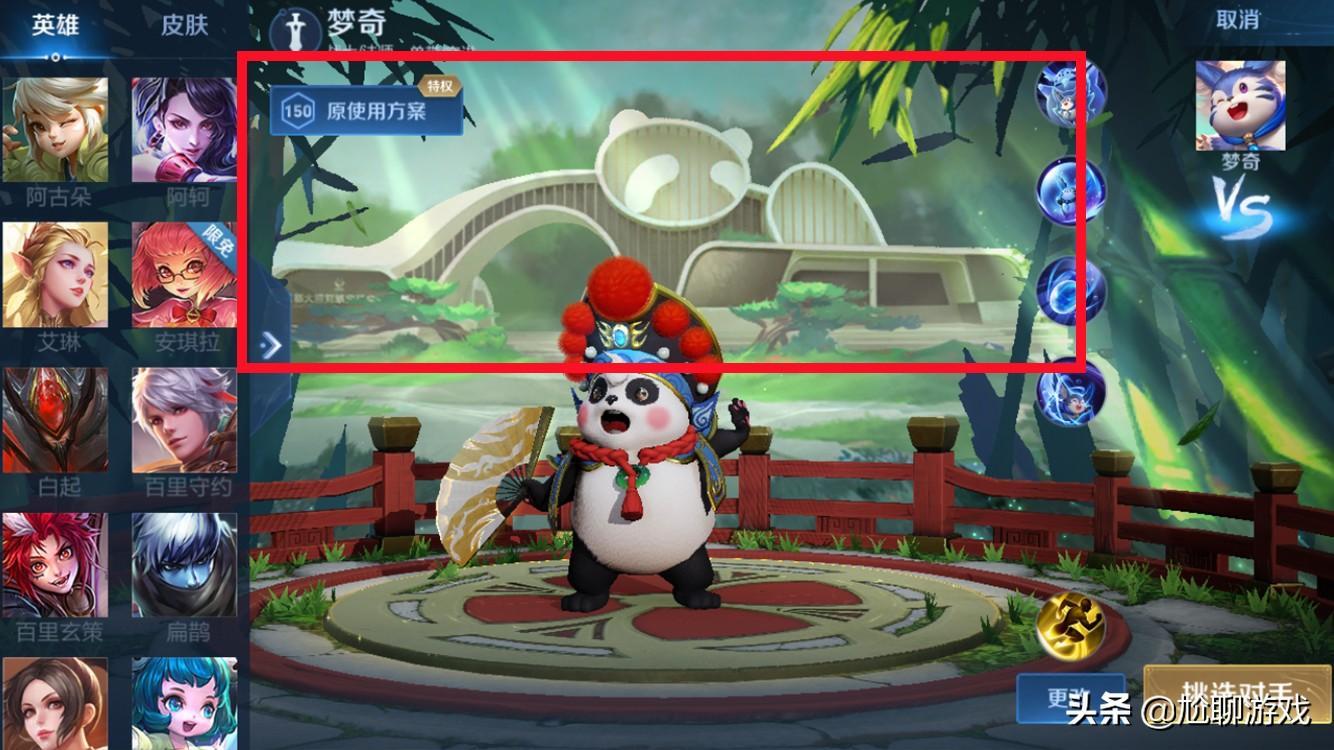Select hero 阿古朵 from the list

[x=55, y=130]
